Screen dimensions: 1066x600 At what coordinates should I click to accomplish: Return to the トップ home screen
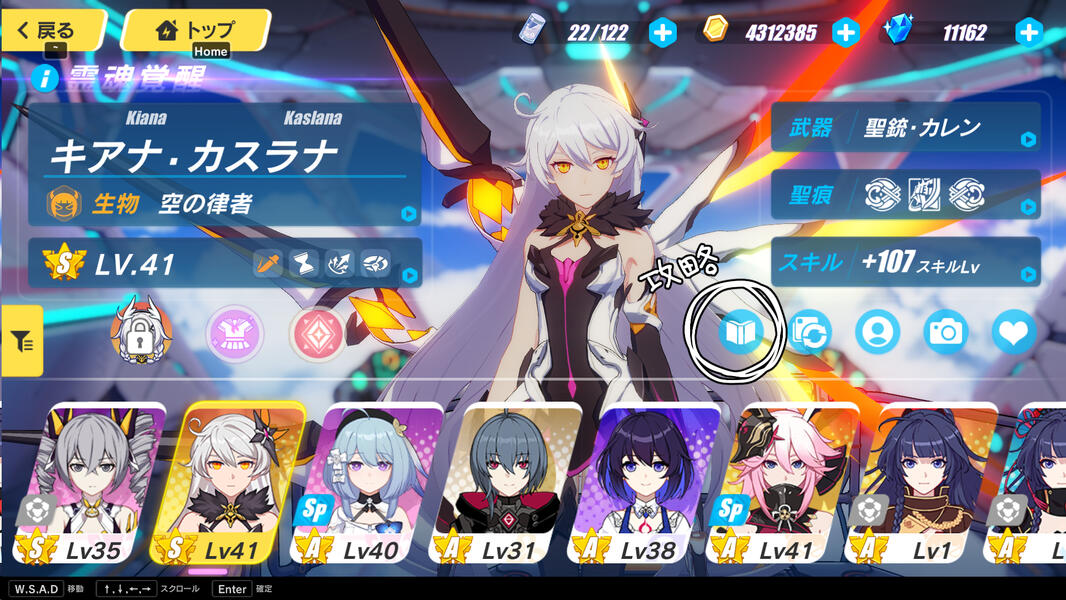[x=196, y=30]
